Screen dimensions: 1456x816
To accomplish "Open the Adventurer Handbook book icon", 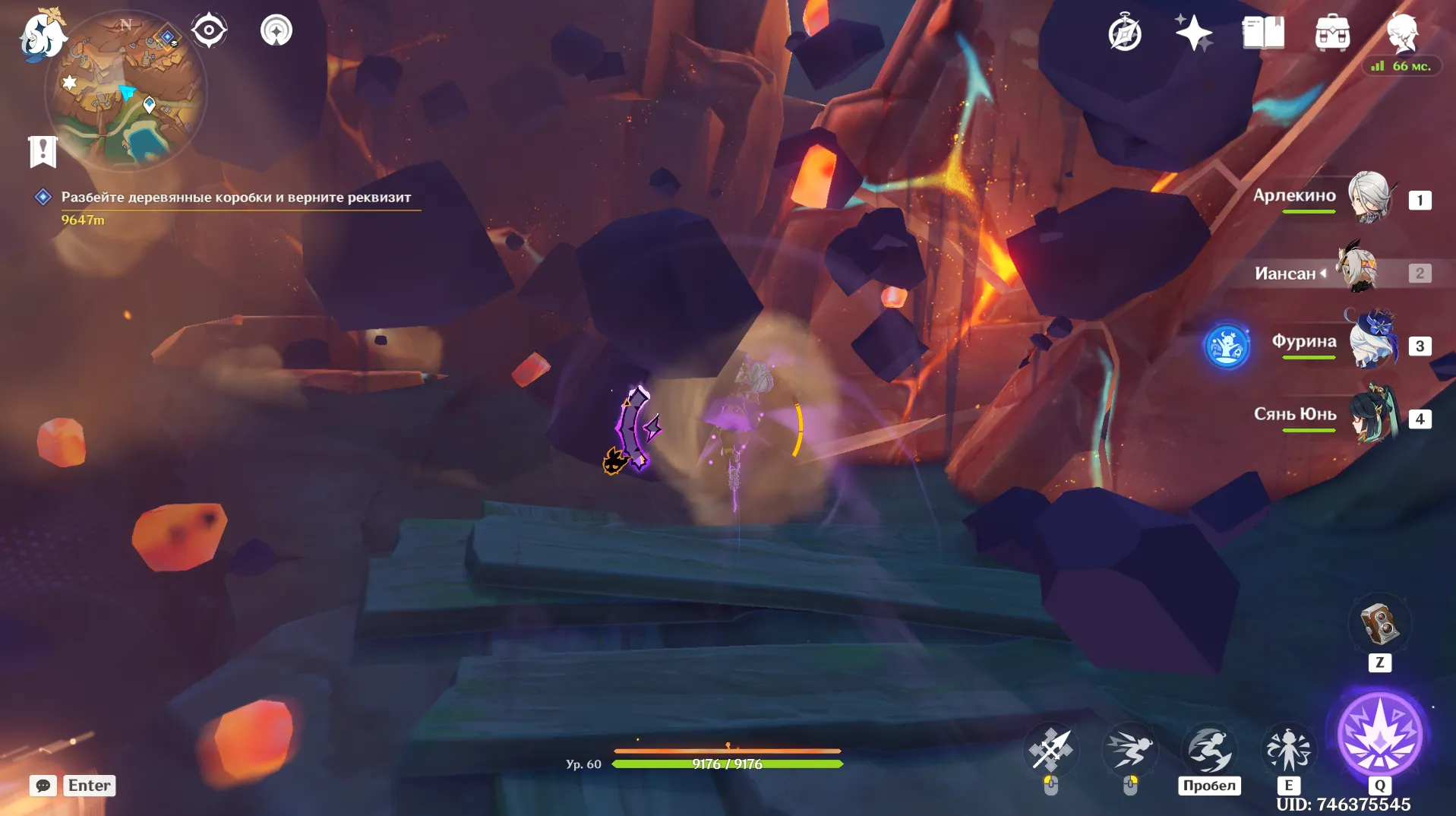I will [1265, 33].
